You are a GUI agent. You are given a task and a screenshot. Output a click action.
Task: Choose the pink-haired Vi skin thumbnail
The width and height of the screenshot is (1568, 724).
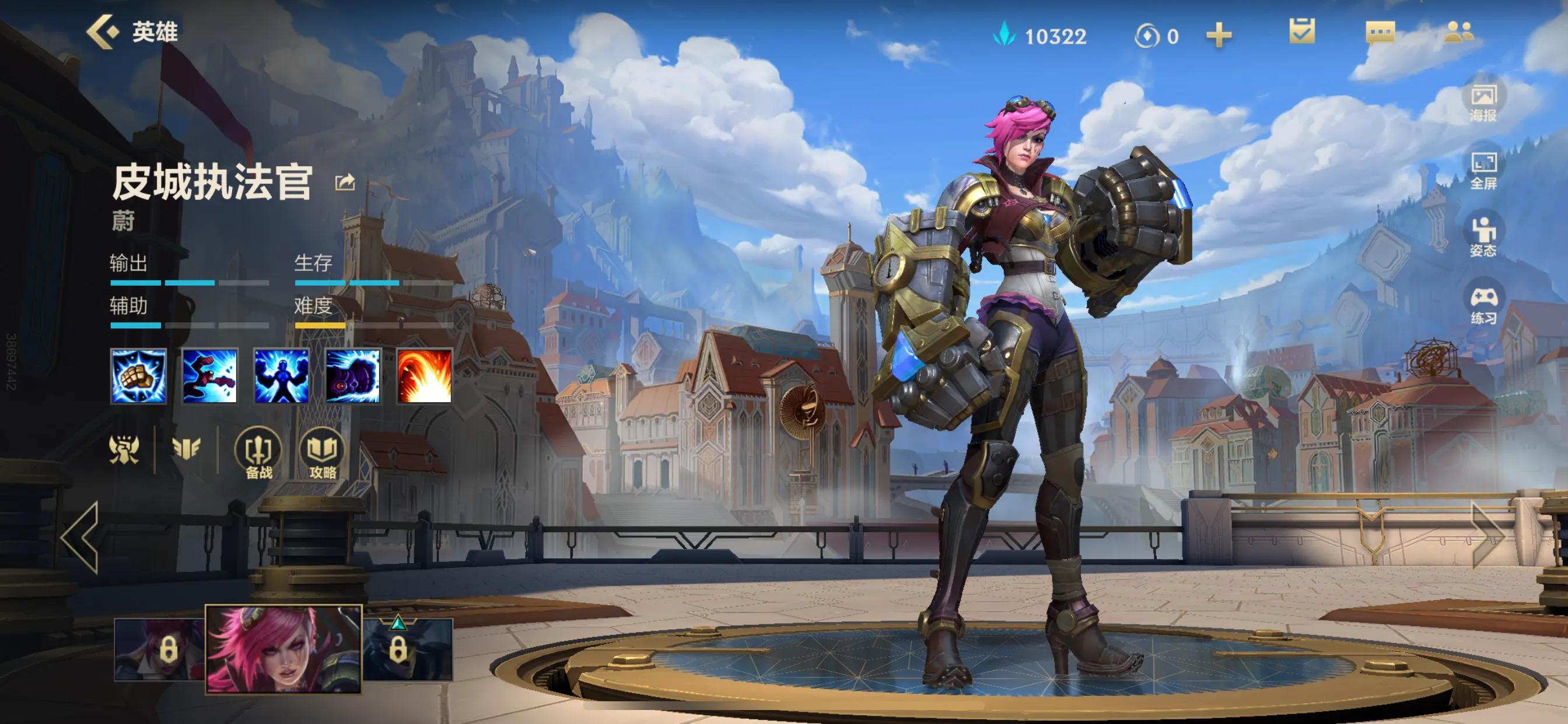283,649
